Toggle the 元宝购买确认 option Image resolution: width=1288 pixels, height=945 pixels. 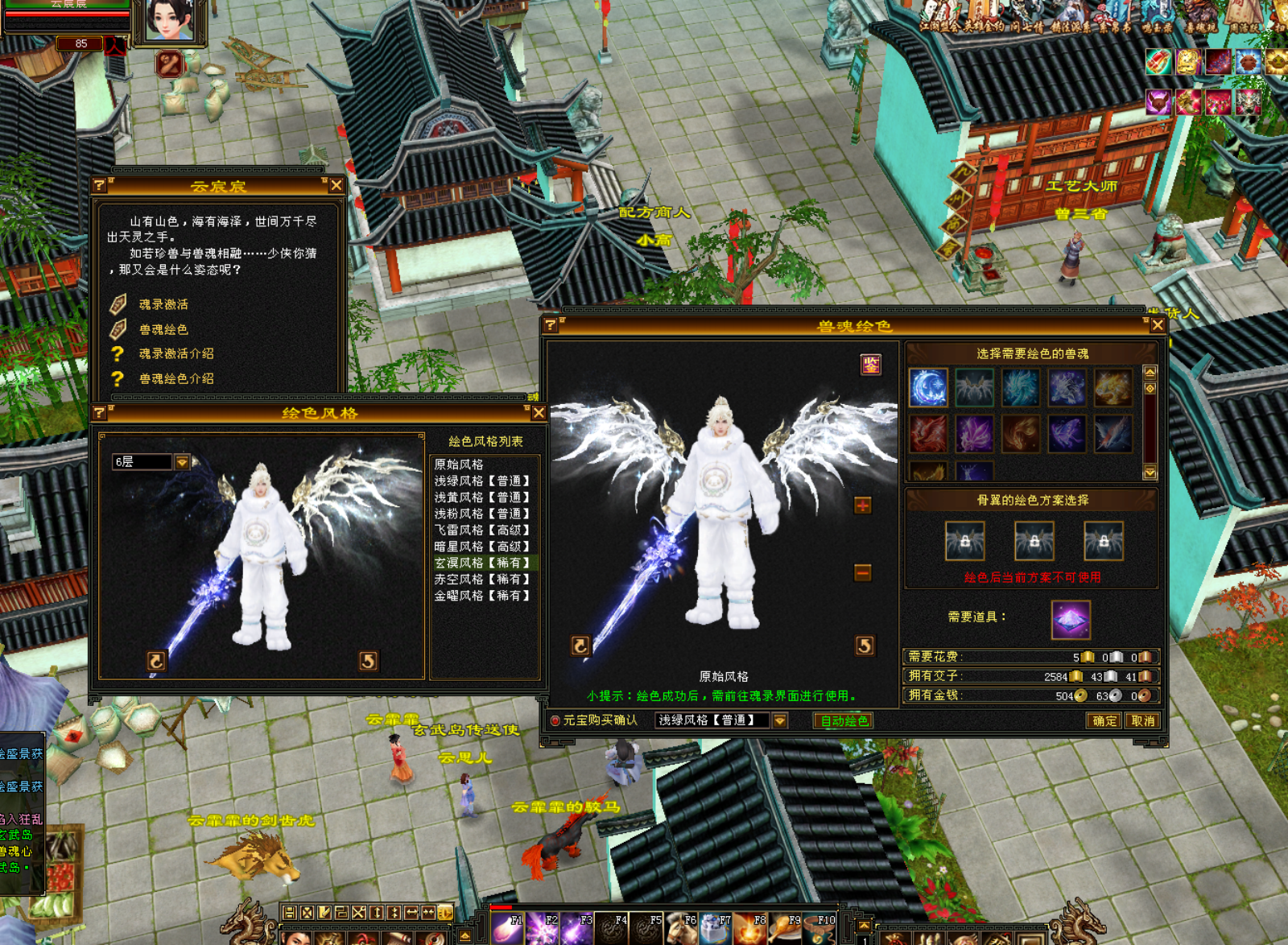[x=555, y=720]
